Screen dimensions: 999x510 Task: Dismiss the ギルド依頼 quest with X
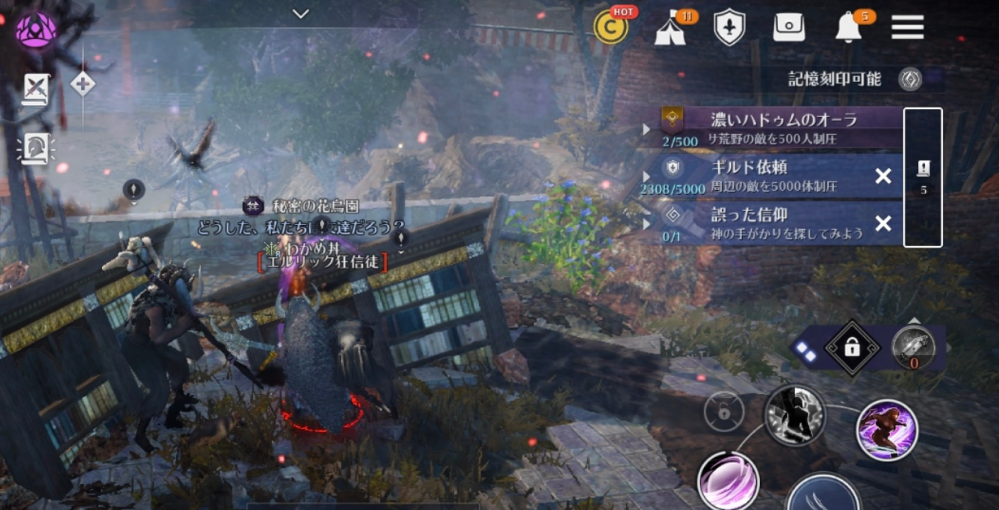point(883,176)
